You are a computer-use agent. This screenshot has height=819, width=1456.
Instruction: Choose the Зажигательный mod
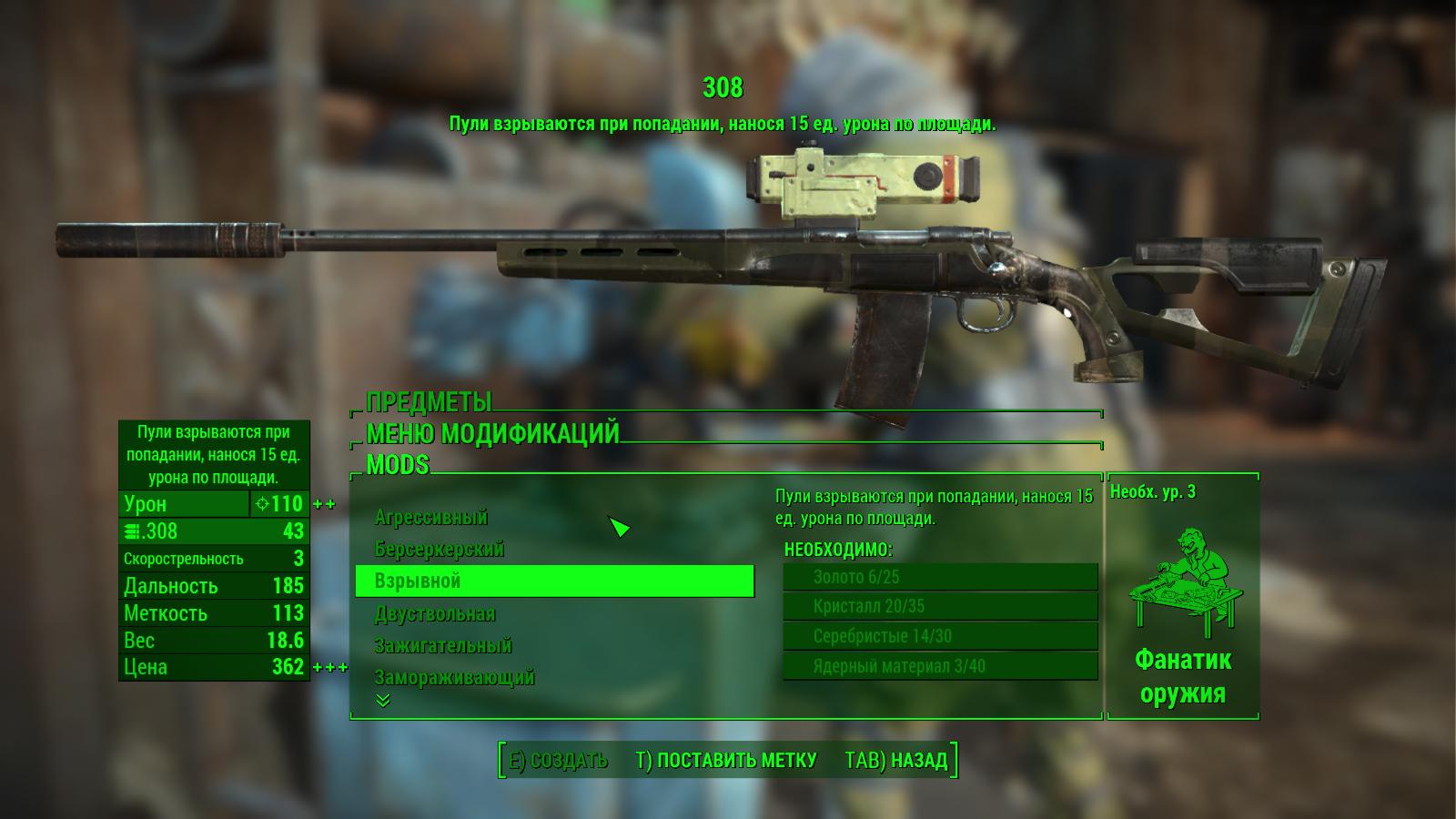pos(443,646)
